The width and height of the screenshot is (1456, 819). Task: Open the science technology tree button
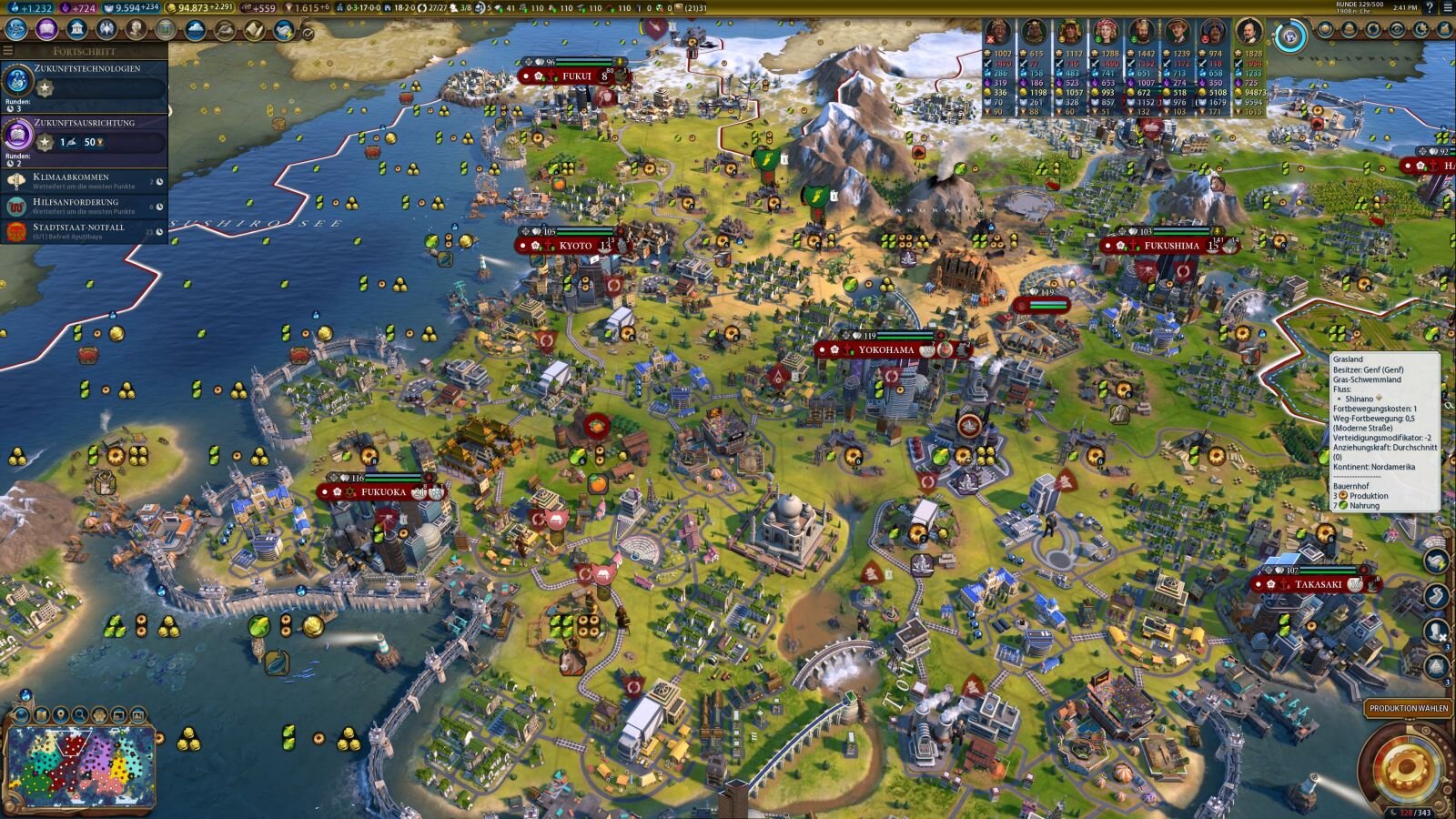click(16, 30)
